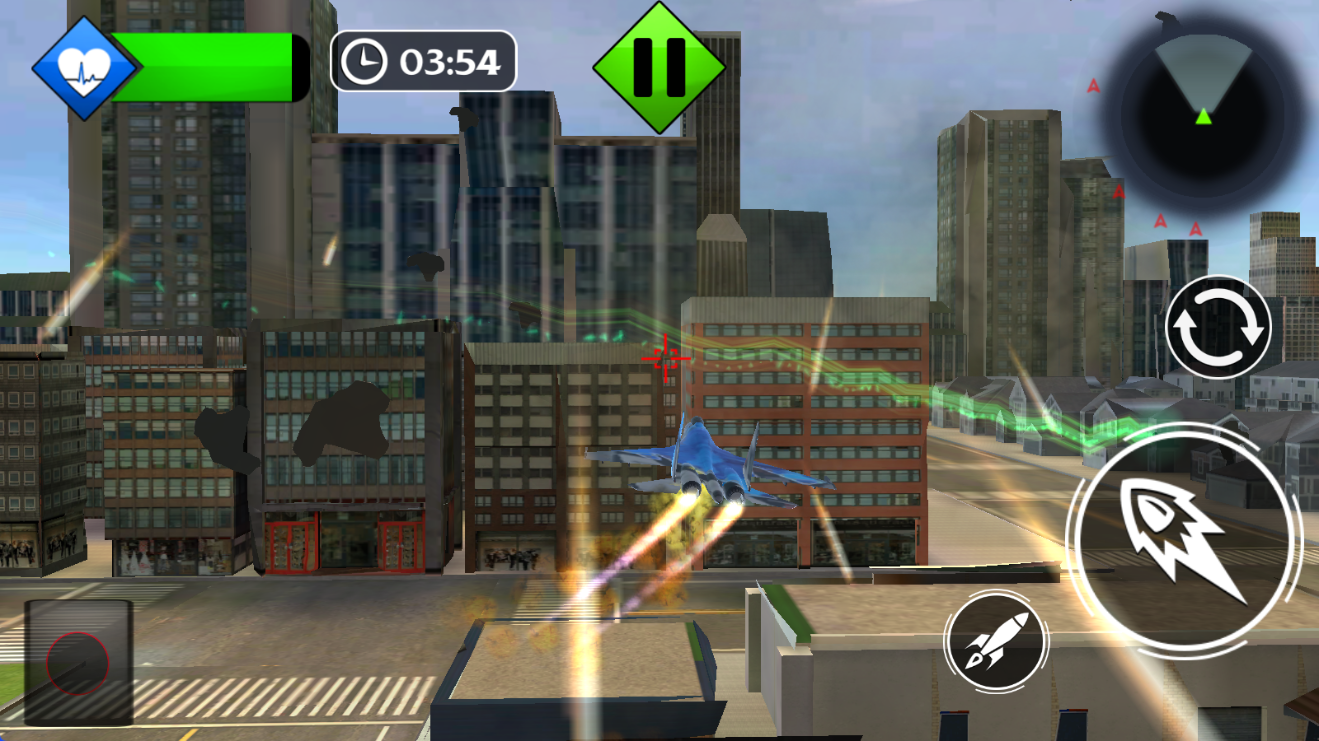The height and width of the screenshot is (741, 1319).
Task: Pause the game with the green diamond button
Action: point(658,67)
